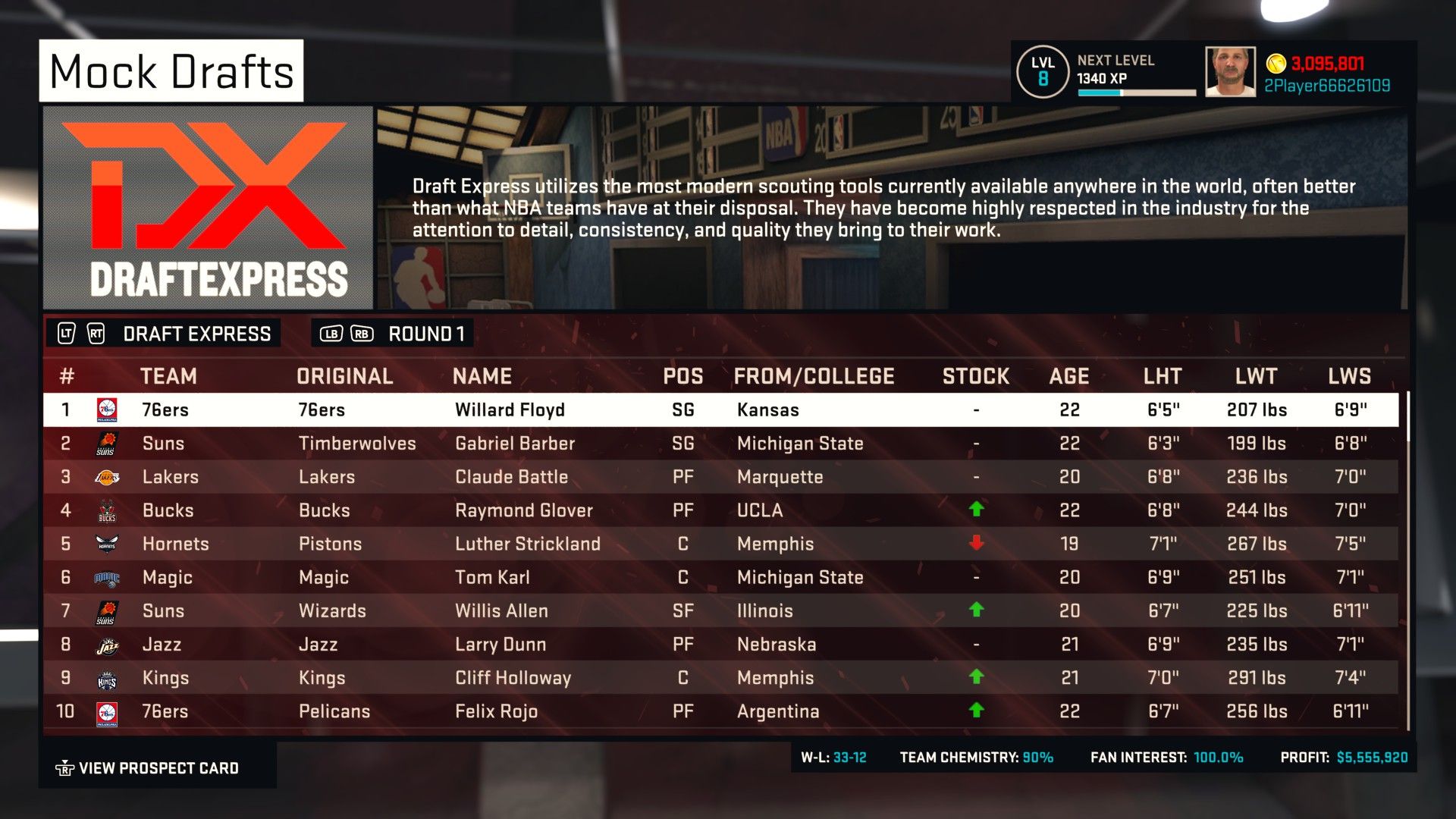Viewport: 1456px width, 819px height.
Task: Select the Lakers logo on pick 3
Action: [x=106, y=477]
